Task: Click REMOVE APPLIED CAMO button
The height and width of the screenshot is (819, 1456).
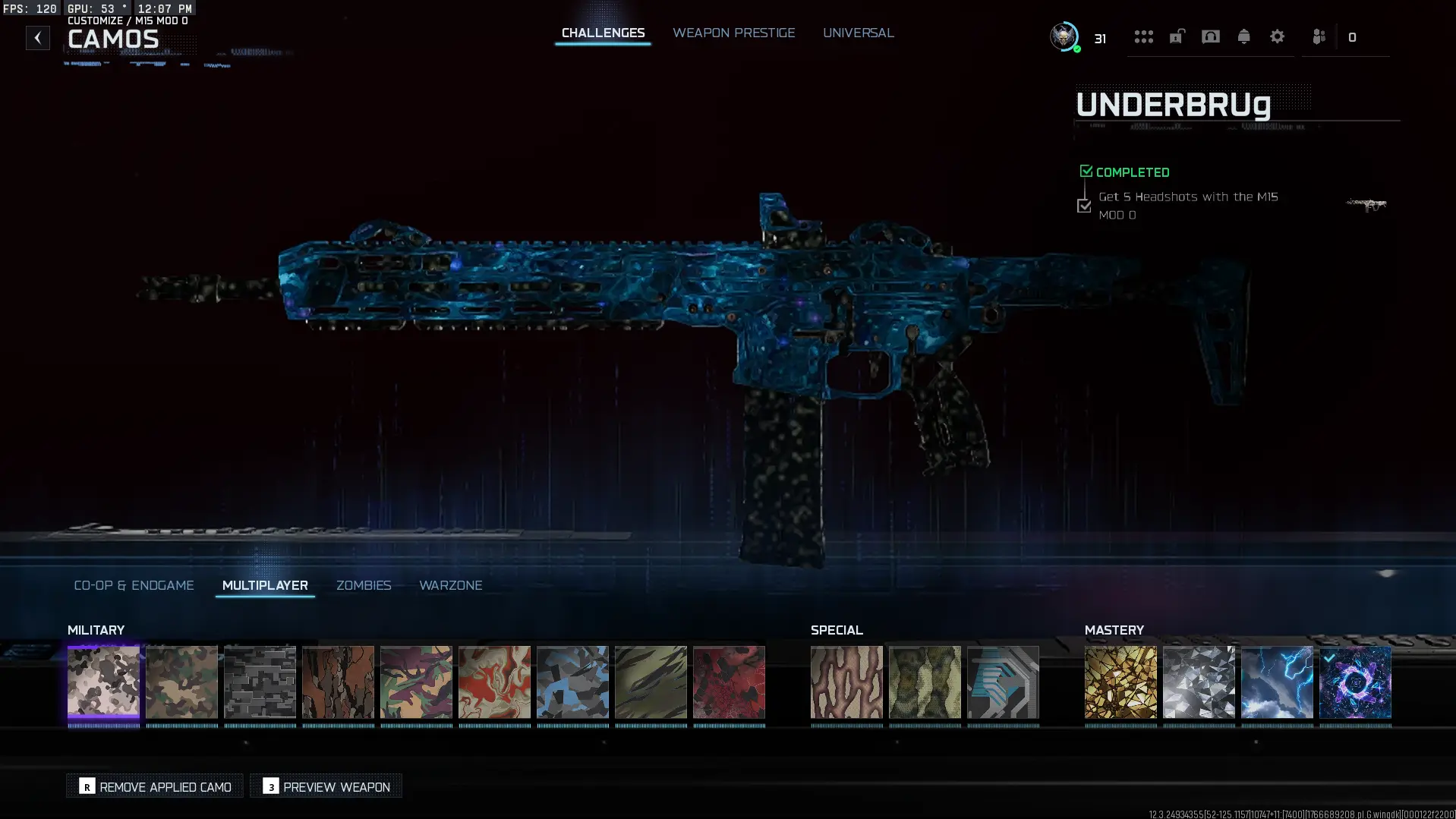Action: click(x=154, y=786)
